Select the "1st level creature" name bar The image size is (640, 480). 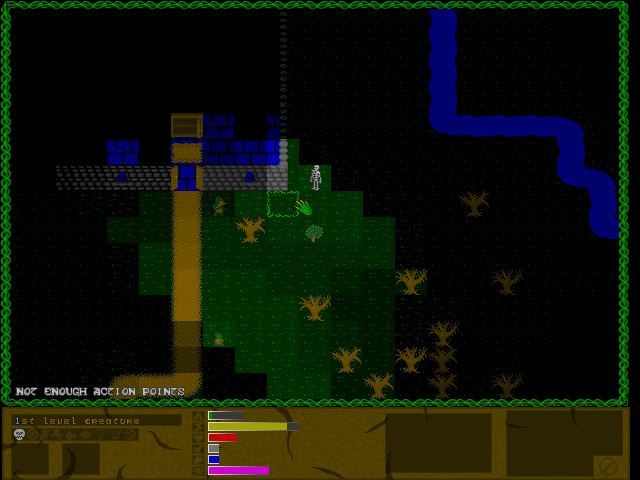click(96, 421)
